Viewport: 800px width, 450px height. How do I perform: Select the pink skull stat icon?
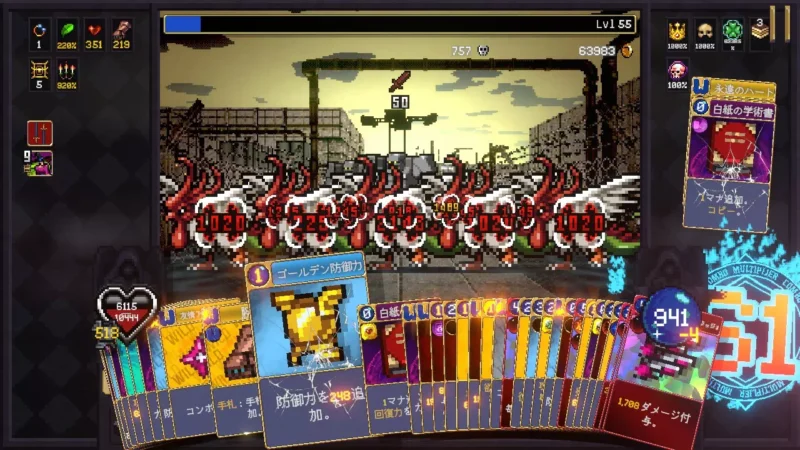click(x=677, y=71)
